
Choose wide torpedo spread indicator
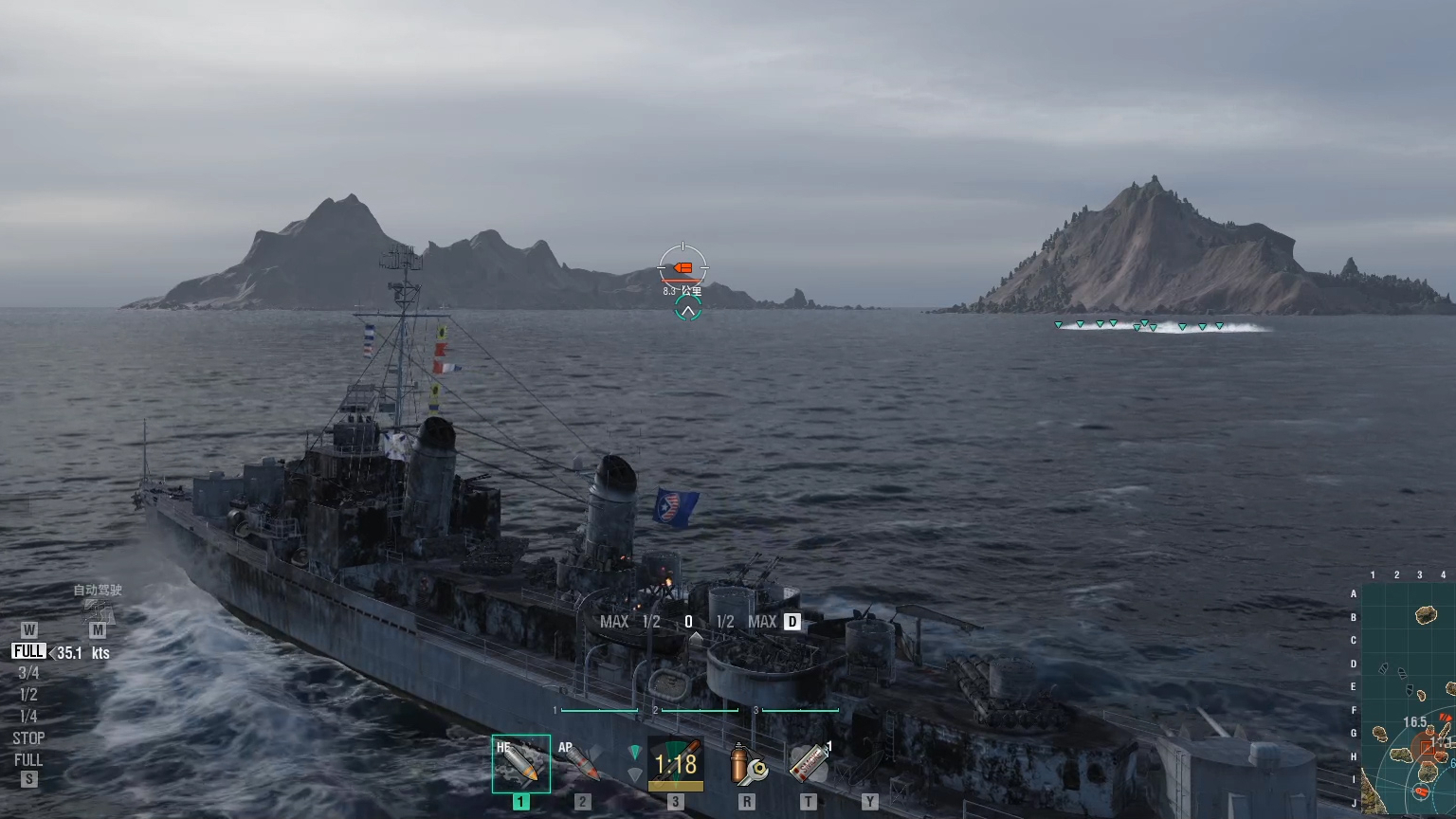coord(635,775)
